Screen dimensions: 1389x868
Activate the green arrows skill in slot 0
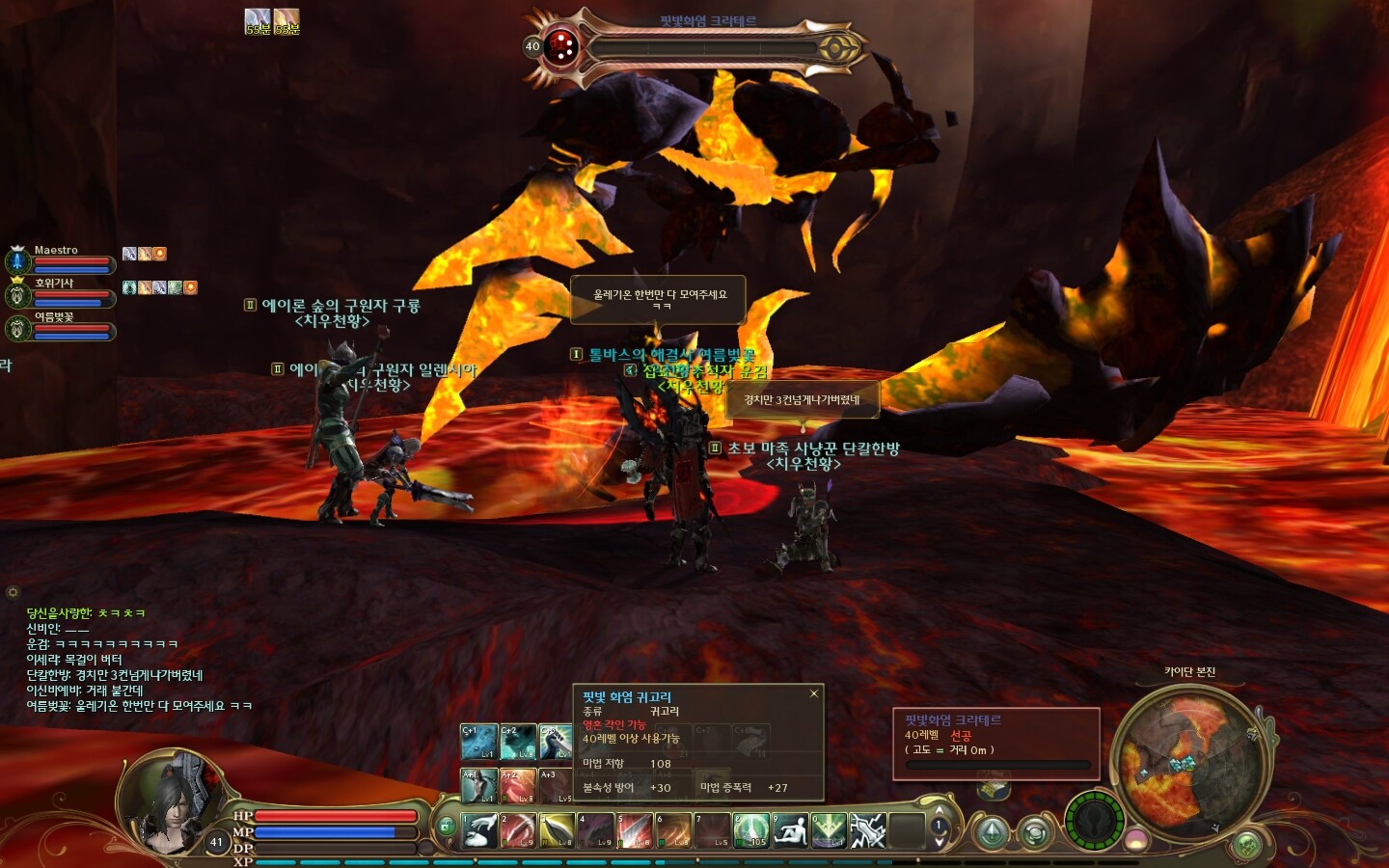coord(829,830)
